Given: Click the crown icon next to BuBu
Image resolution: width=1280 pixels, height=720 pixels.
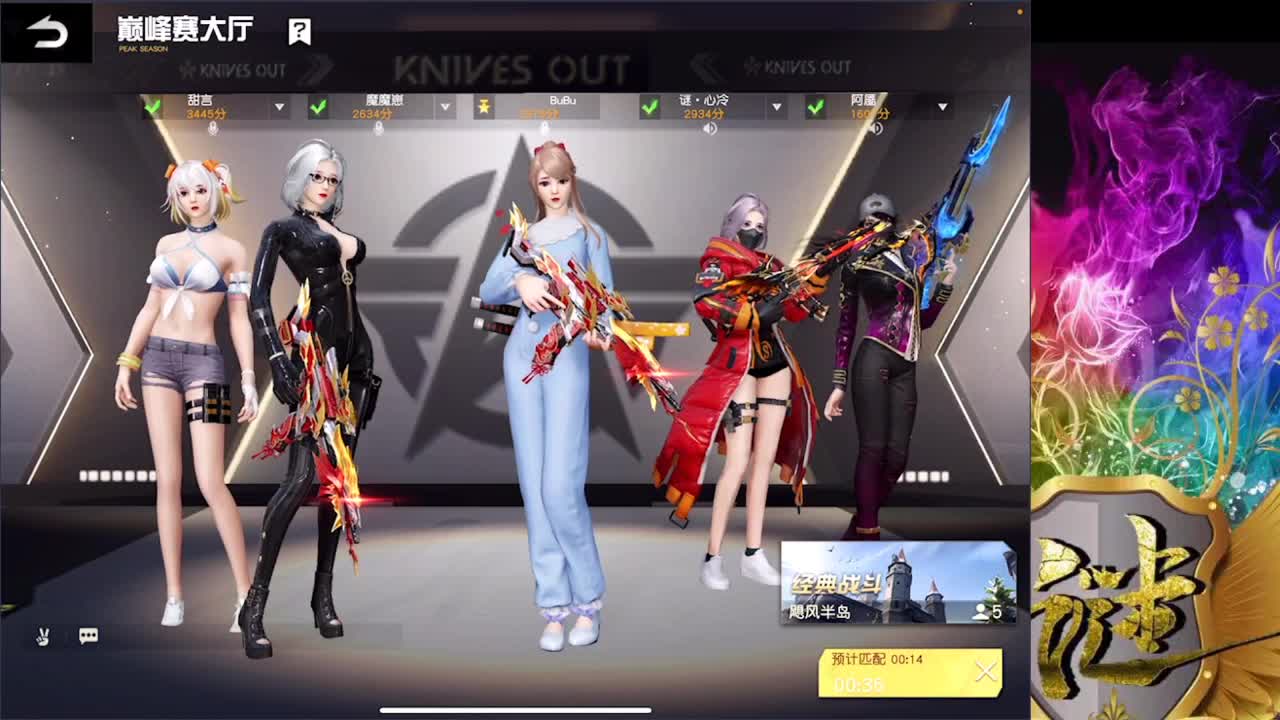Looking at the screenshot, I should (x=485, y=105).
